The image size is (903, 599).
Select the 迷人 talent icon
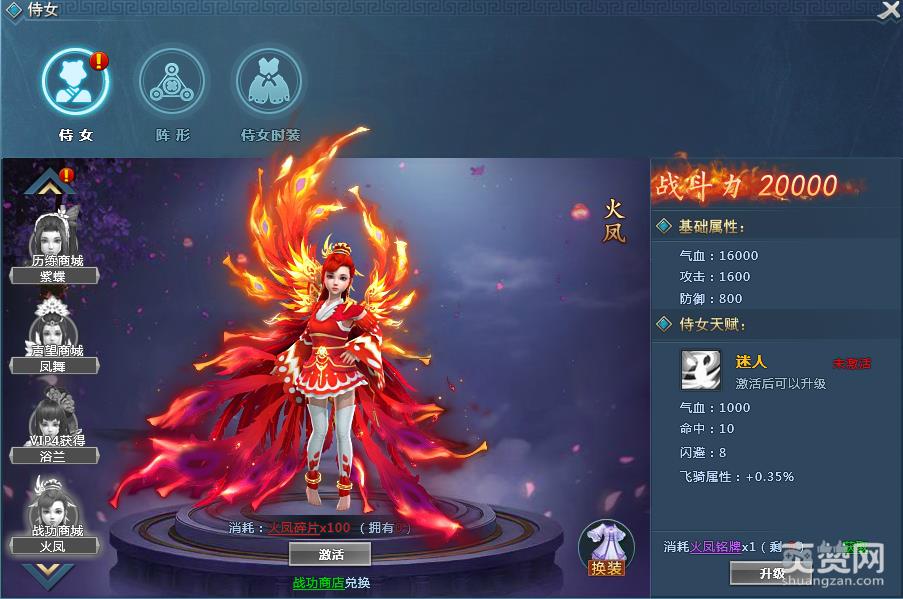click(x=701, y=369)
